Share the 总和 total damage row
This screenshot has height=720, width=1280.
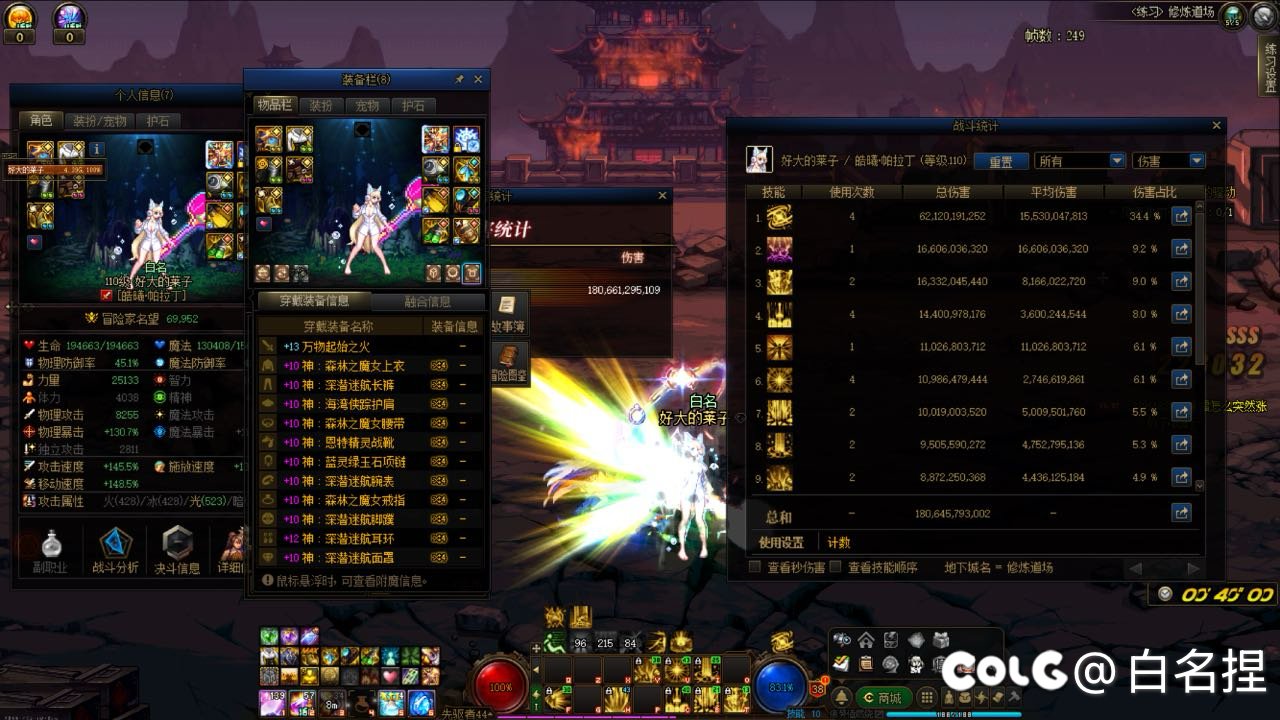click(1181, 514)
